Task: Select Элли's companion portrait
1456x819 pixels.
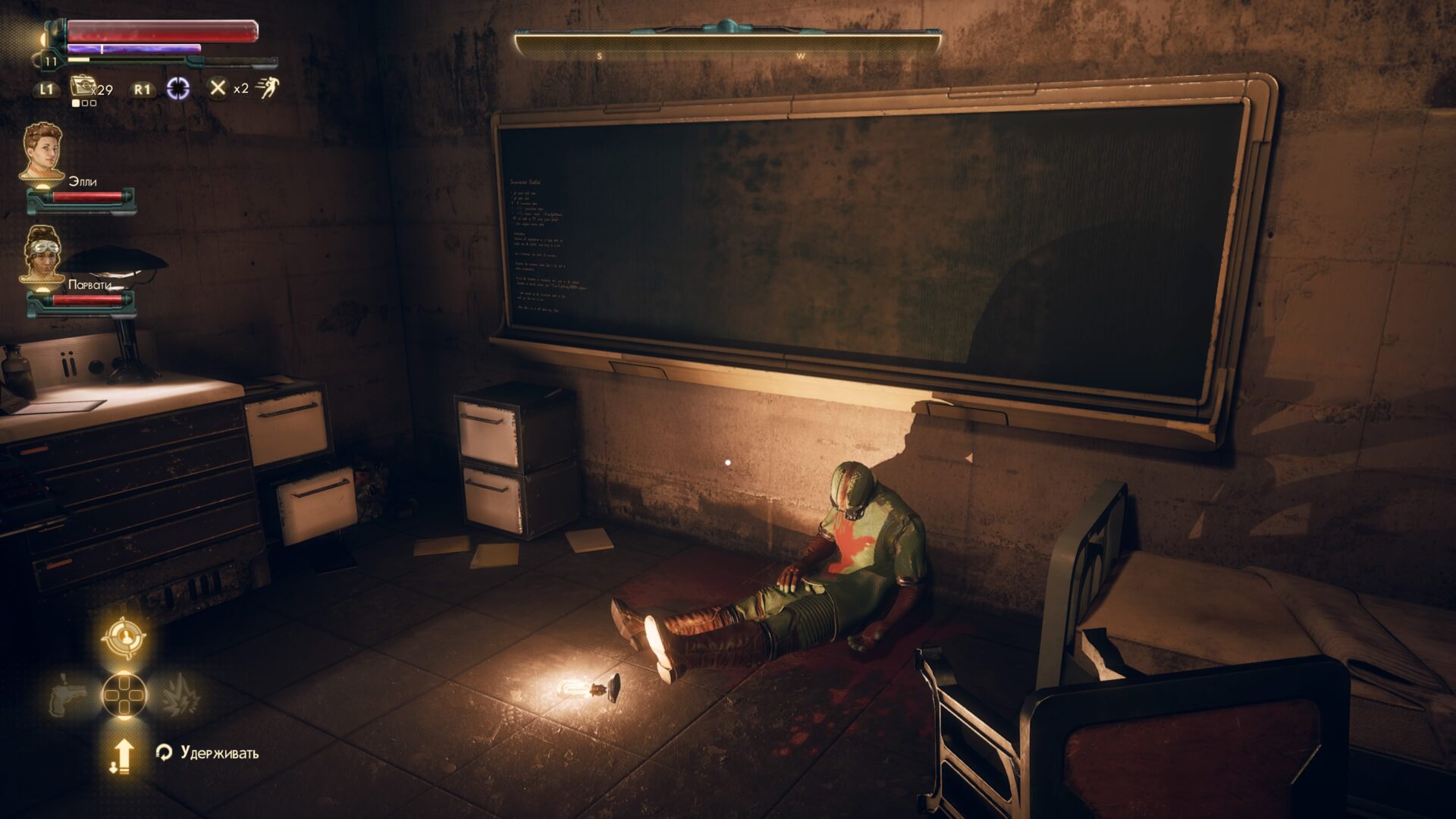Action: click(x=42, y=152)
